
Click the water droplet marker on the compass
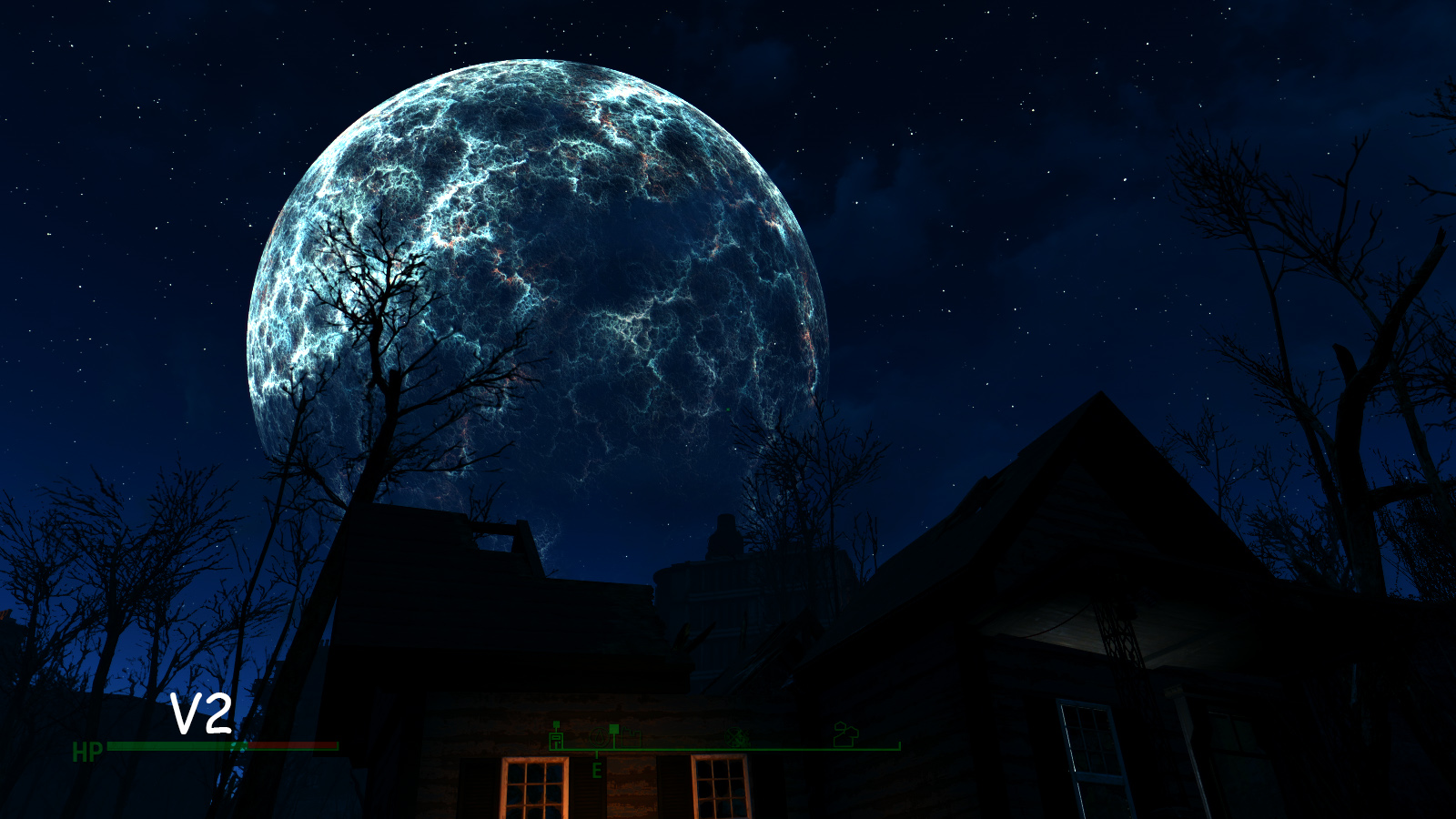point(599,737)
